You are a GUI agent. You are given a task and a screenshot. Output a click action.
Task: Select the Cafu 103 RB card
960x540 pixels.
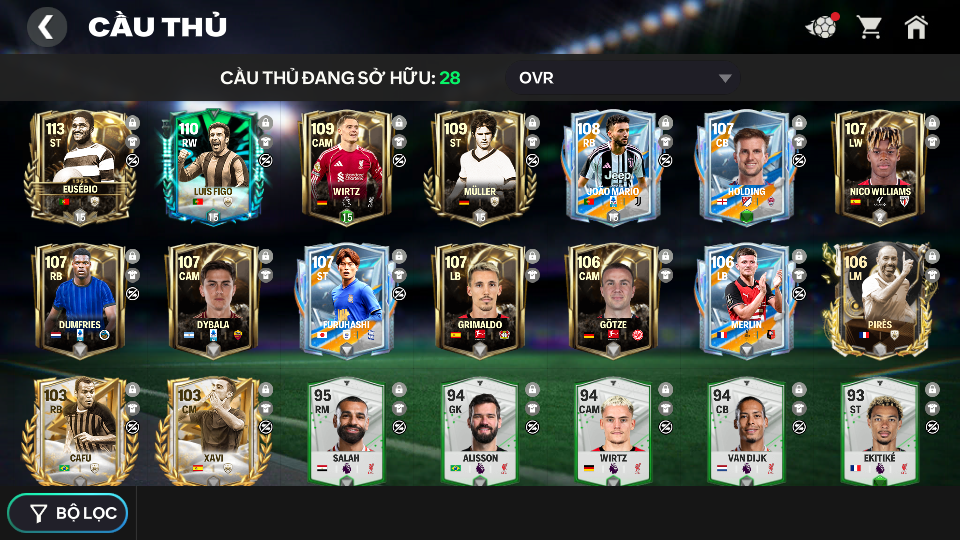[78, 432]
